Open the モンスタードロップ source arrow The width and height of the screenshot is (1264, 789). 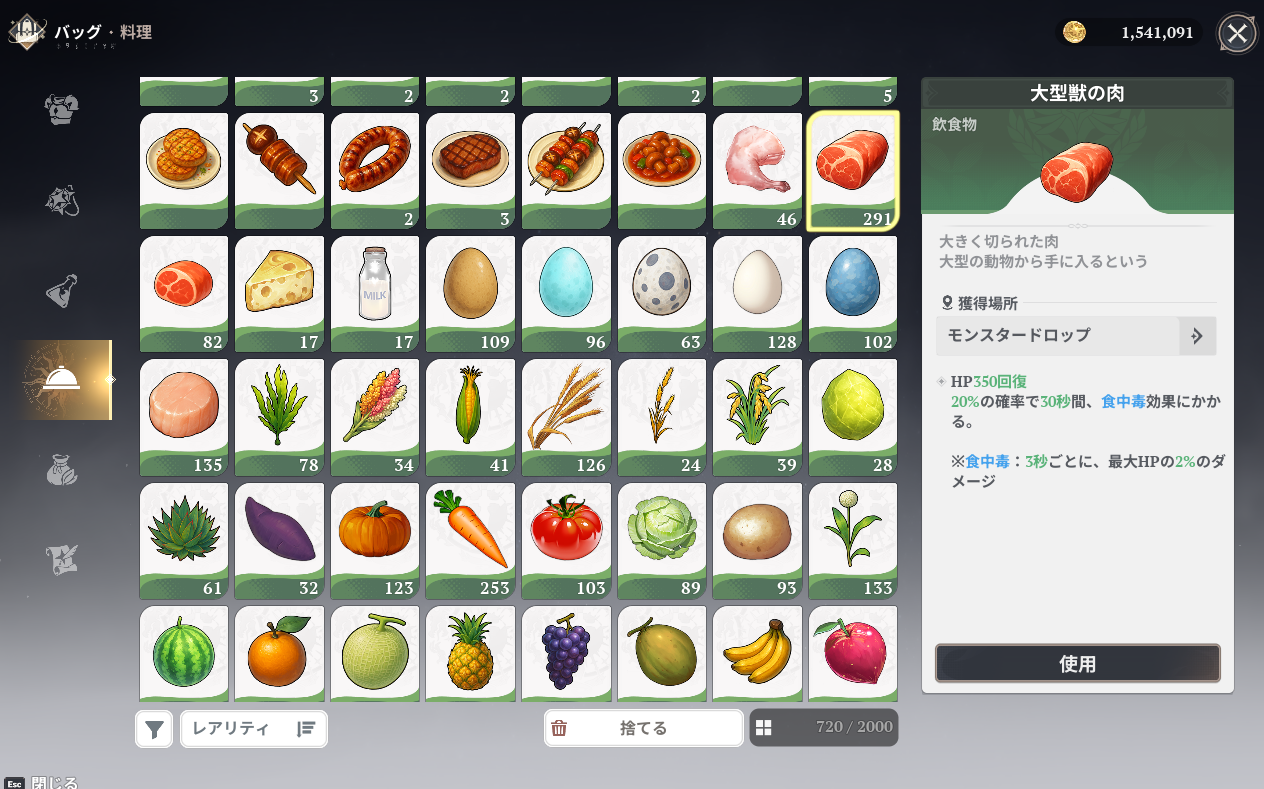[1197, 336]
